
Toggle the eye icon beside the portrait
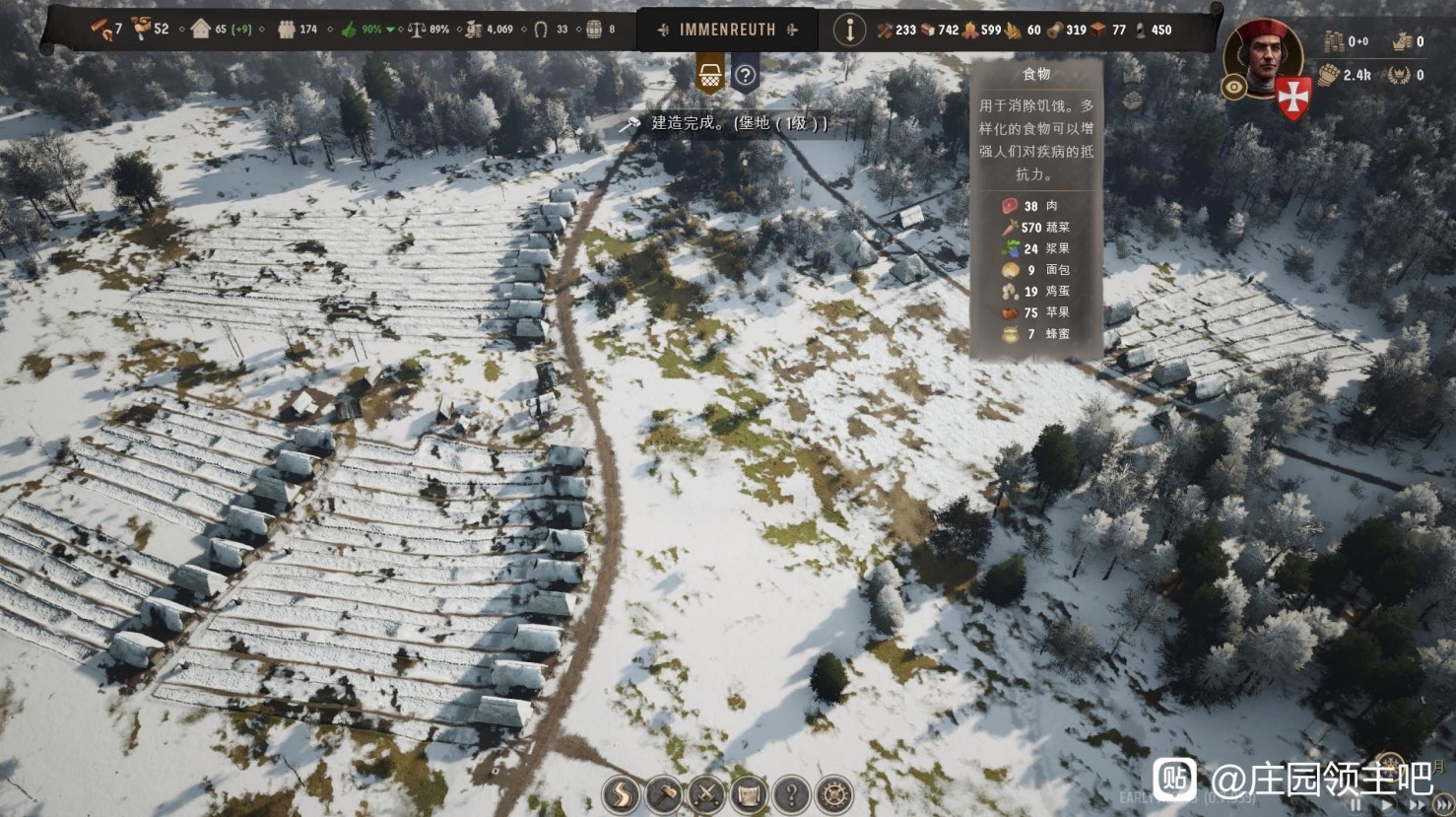point(1233,87)
